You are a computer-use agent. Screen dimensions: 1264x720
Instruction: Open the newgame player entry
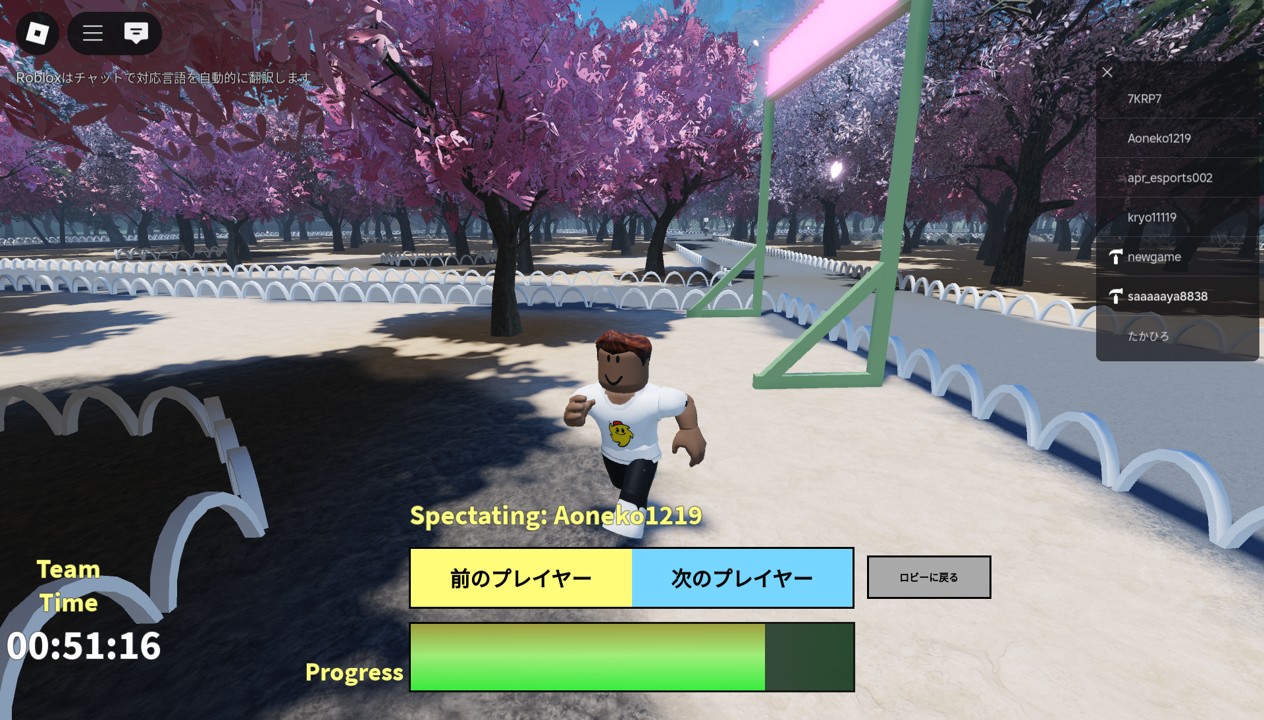pyautogui.click(x=1154, y=257)
